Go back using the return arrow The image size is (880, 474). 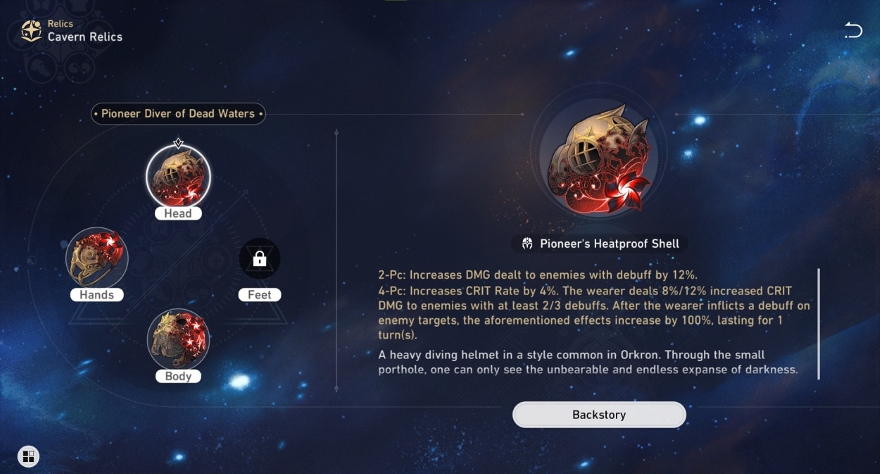pyautogui.click(x=853, y=31)
